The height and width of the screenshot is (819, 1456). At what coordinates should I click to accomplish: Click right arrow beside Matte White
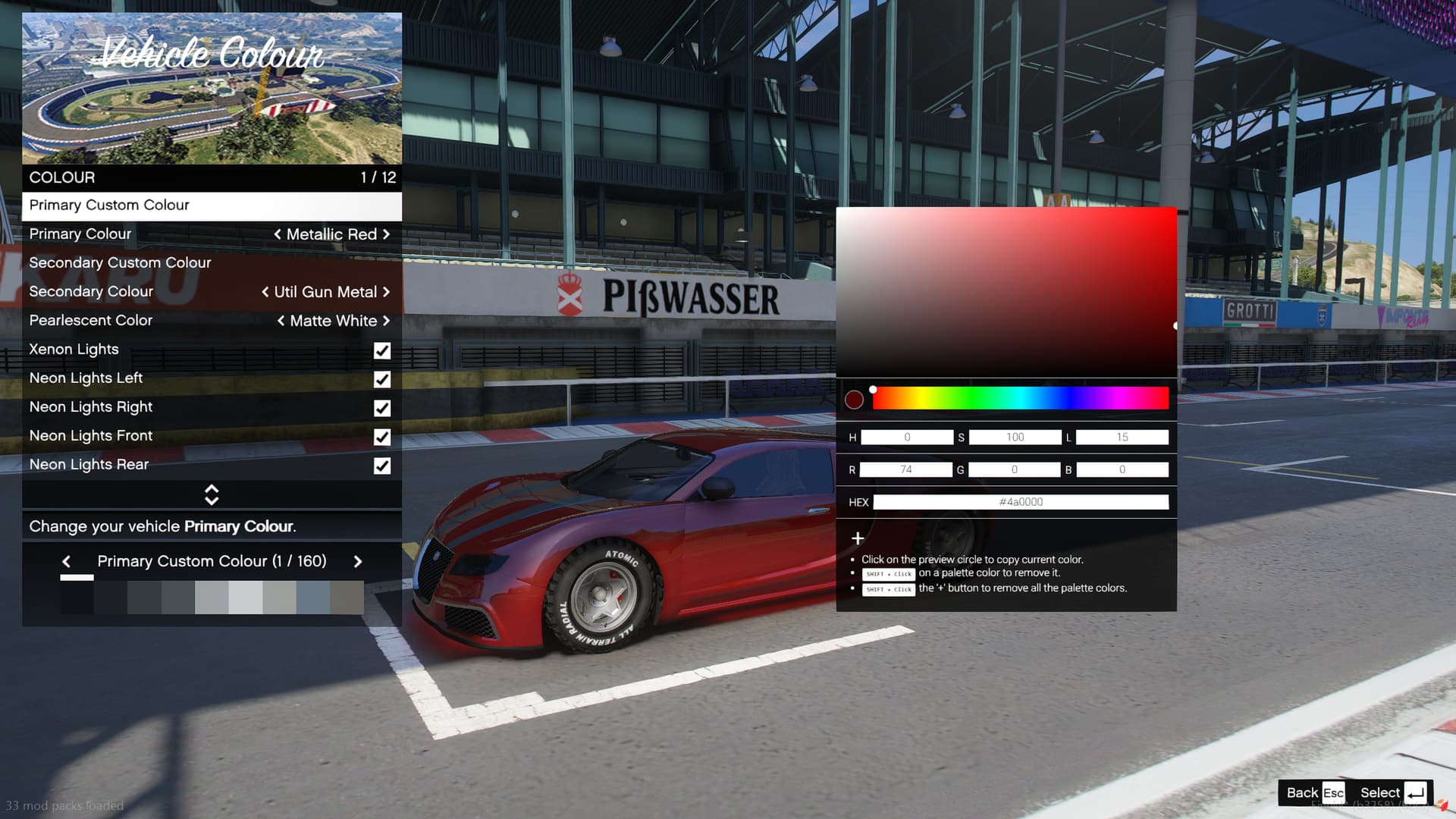tap(386, 321)
